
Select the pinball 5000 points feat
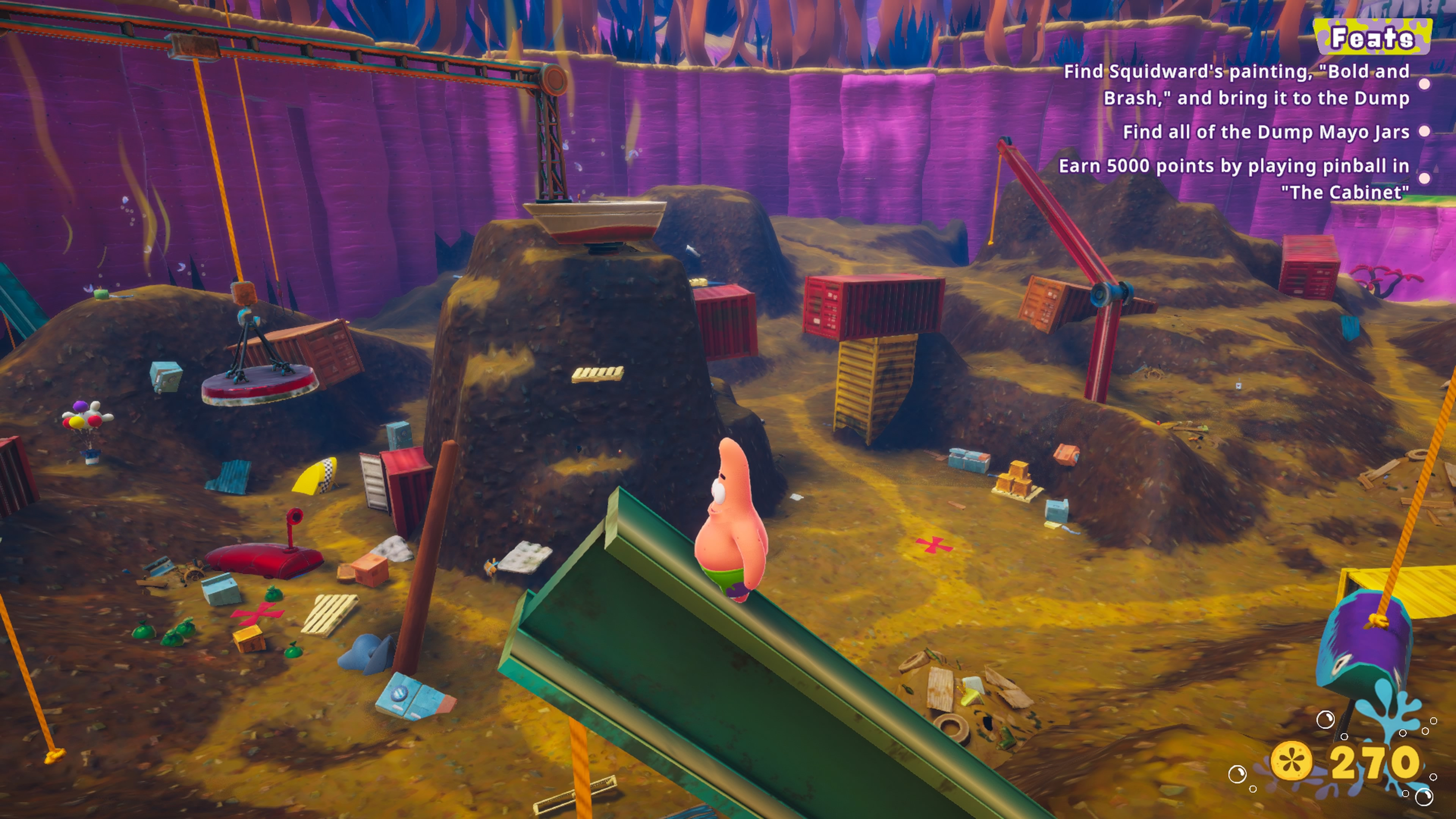point(1233,179)
